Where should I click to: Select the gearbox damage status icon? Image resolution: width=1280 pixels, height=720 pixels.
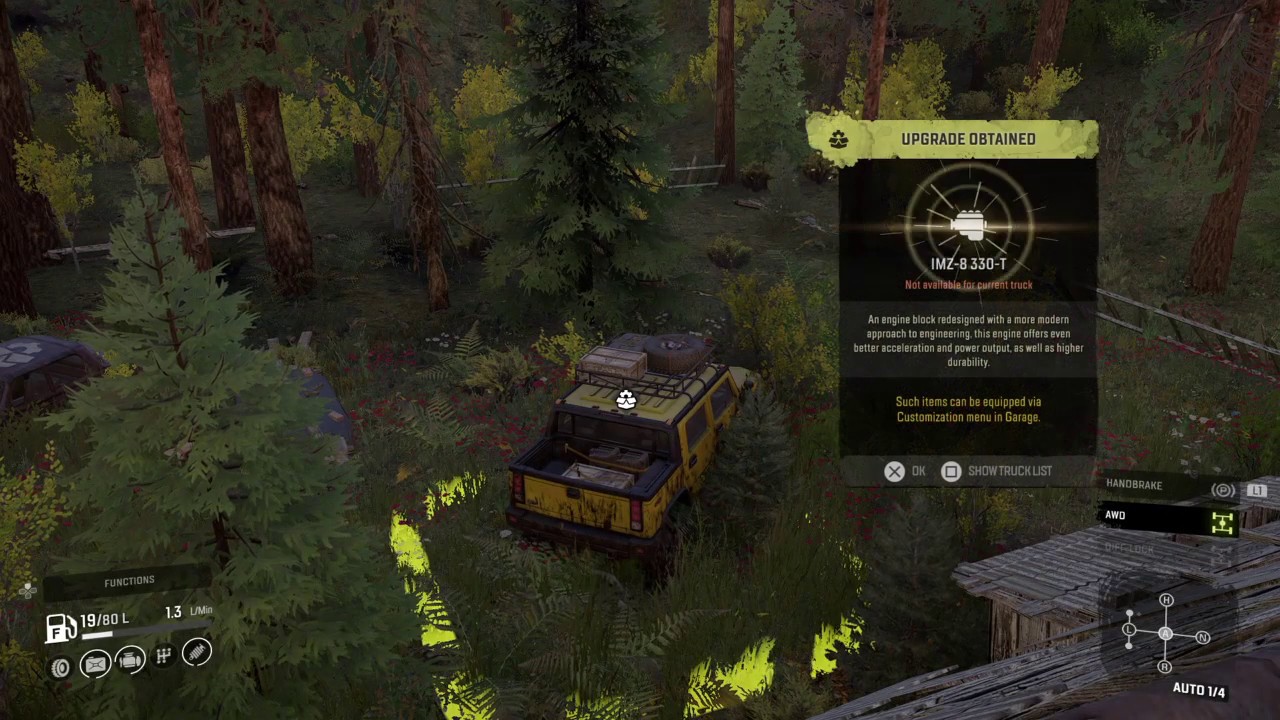pyautogui.click(x=164, y=656)
